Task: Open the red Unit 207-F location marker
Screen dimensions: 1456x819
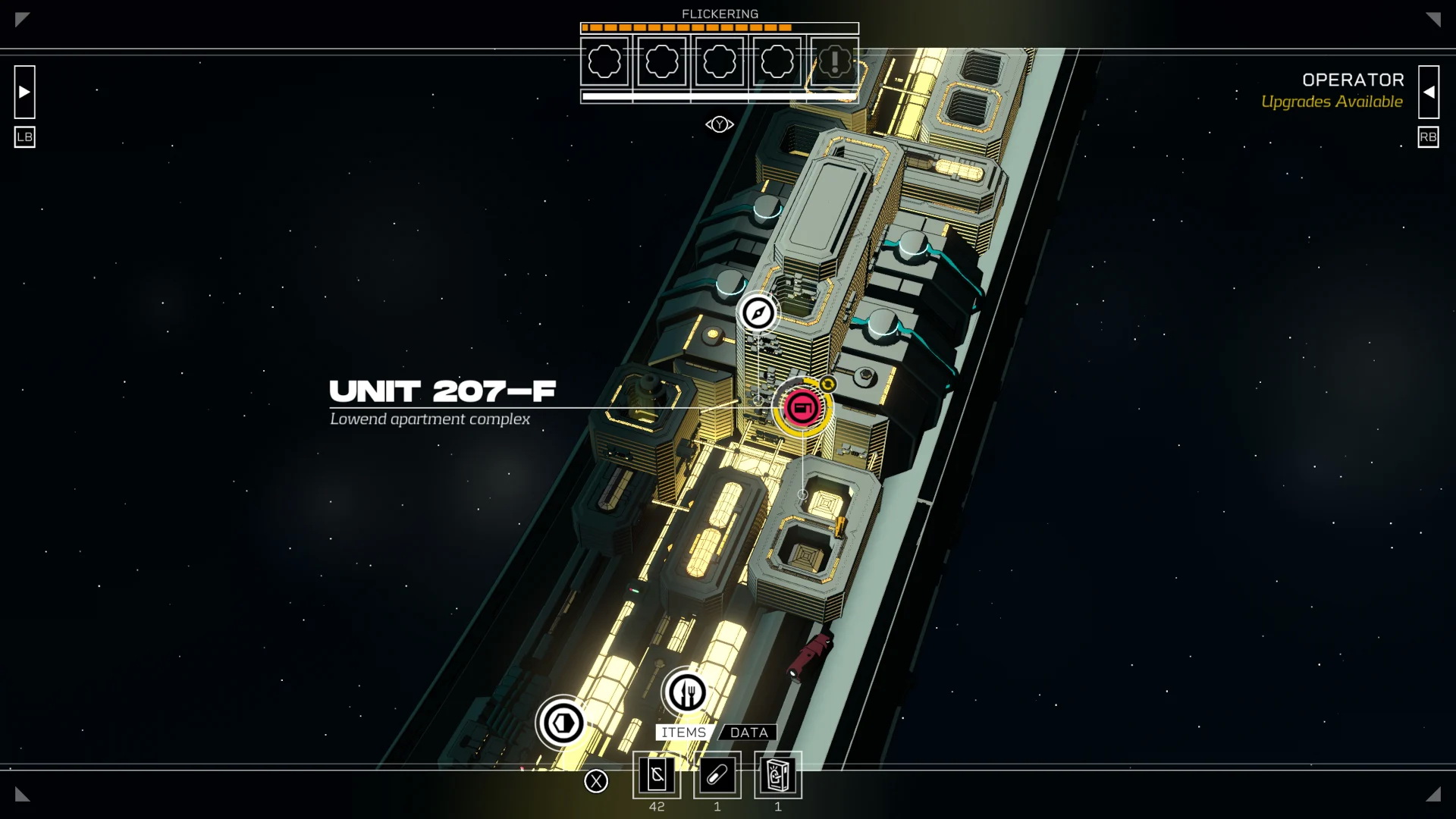Action: point(802,407)
